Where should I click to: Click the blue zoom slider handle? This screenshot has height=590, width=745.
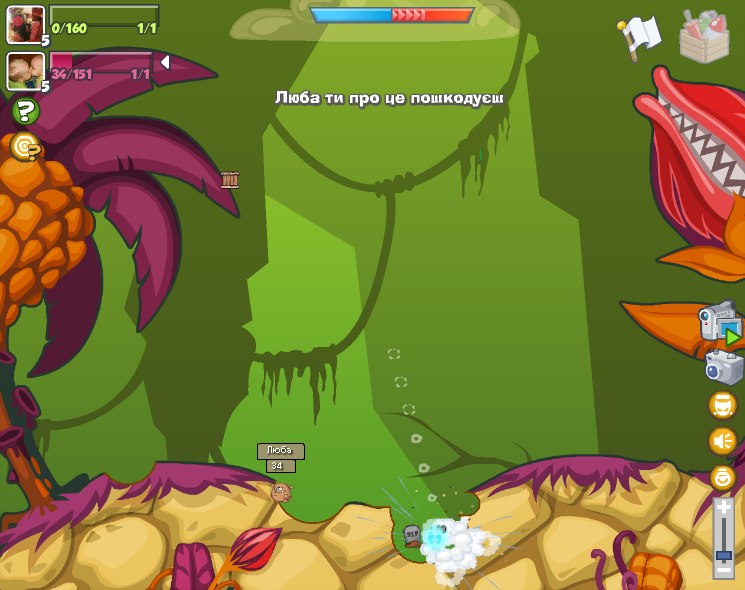tap(723, 555)
